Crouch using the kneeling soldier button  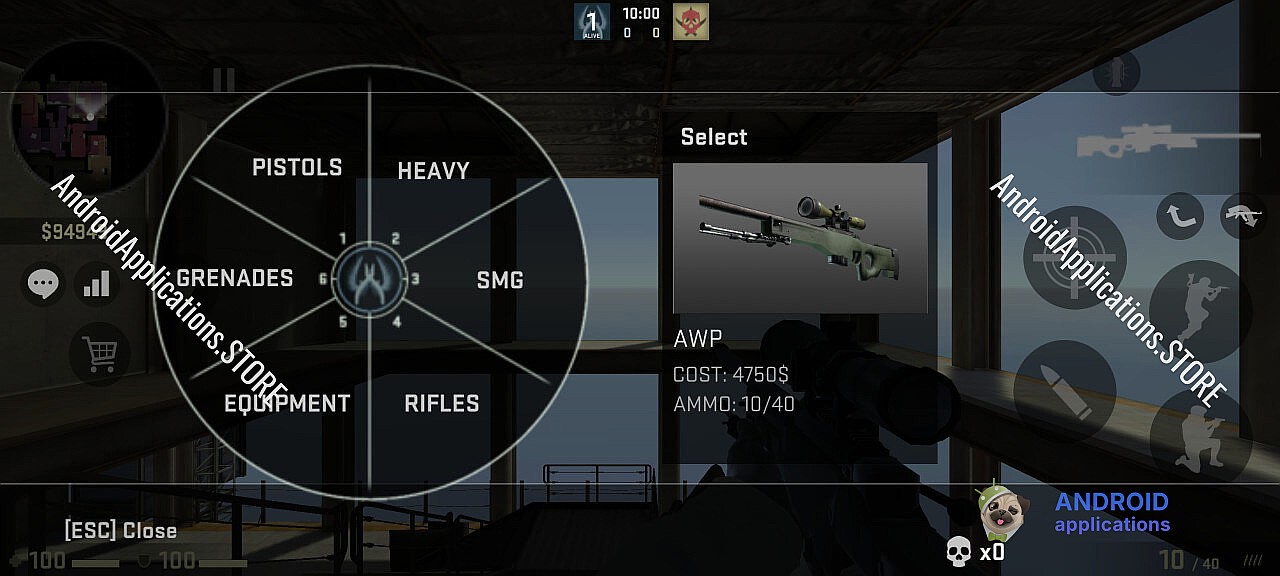tap(1198, 435)
